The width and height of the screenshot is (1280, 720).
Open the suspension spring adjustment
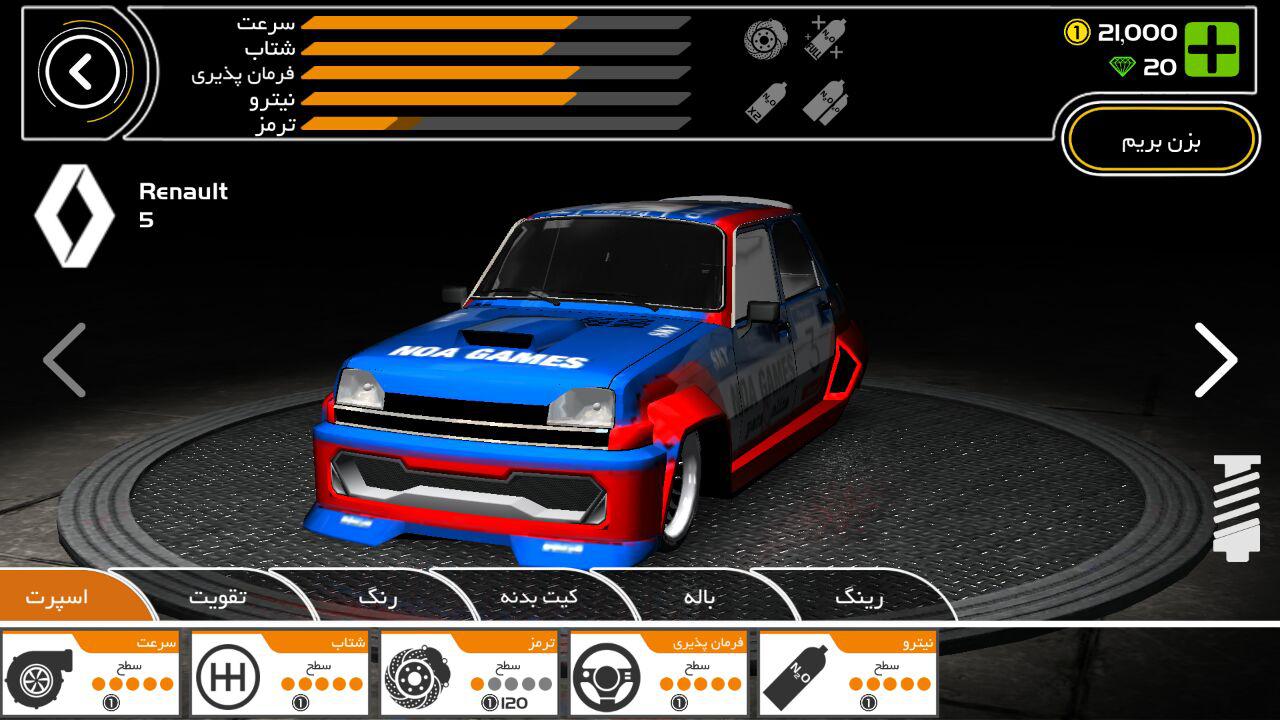(1236, 506)
